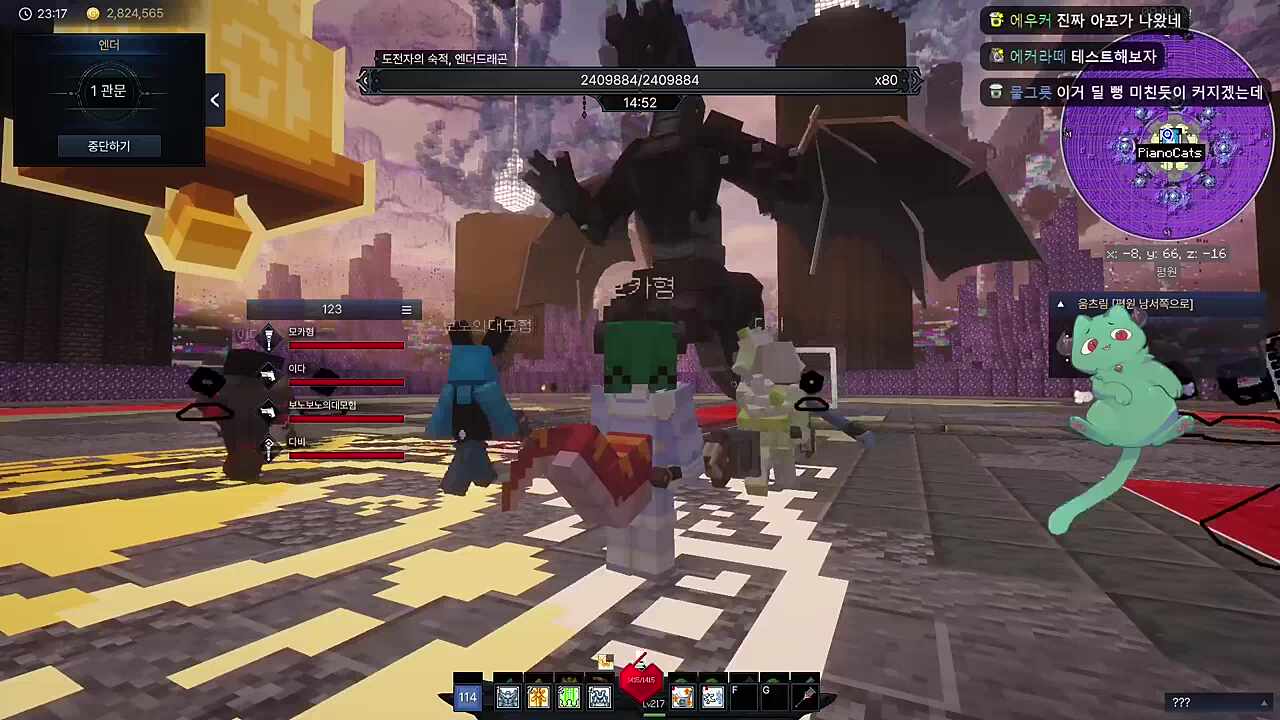Click the water bowl icon next to 물그릇
The width and height of the screenshot is (1280, 720).
point(995,92)
